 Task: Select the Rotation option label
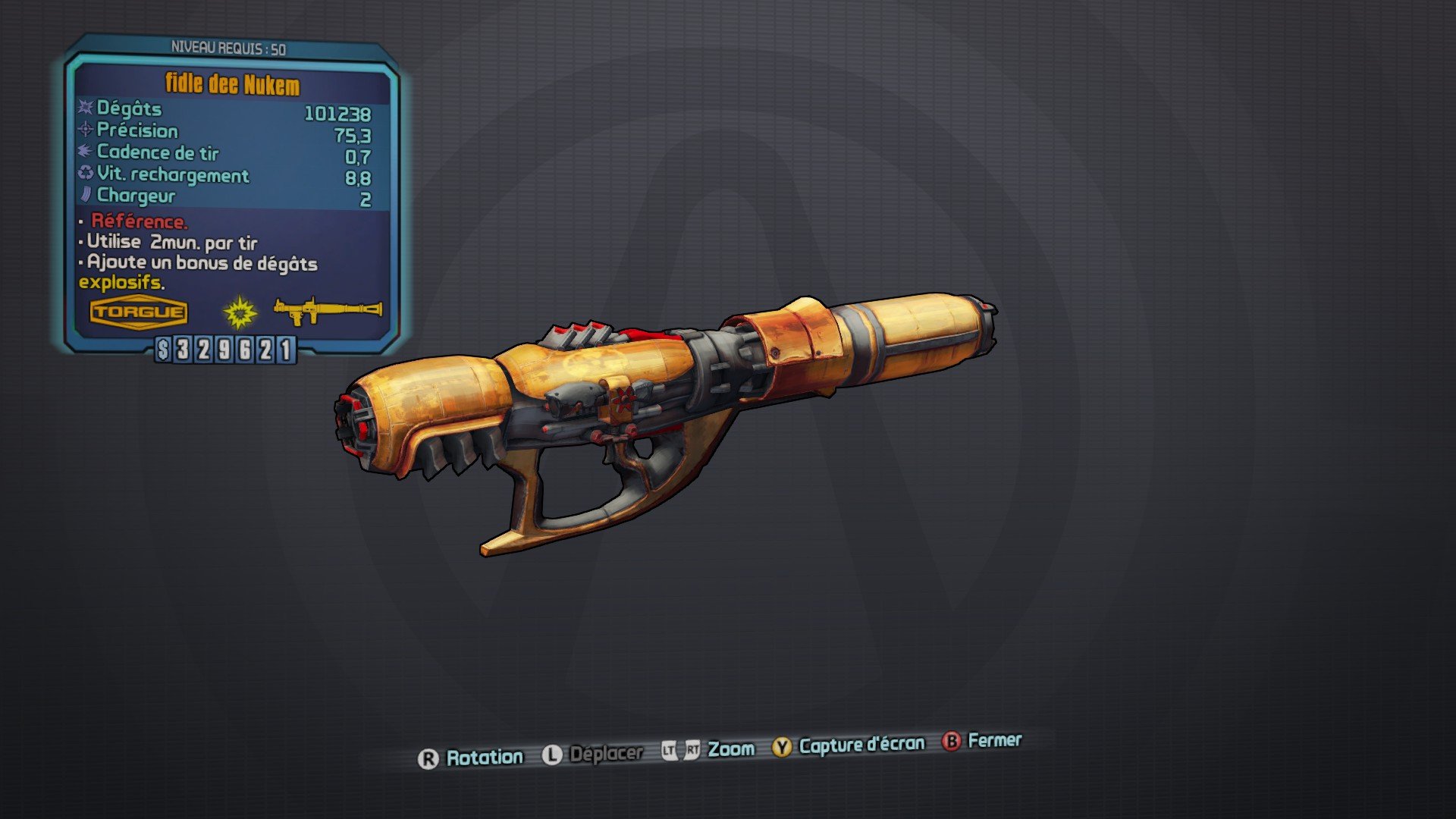[x=485, y=756]
